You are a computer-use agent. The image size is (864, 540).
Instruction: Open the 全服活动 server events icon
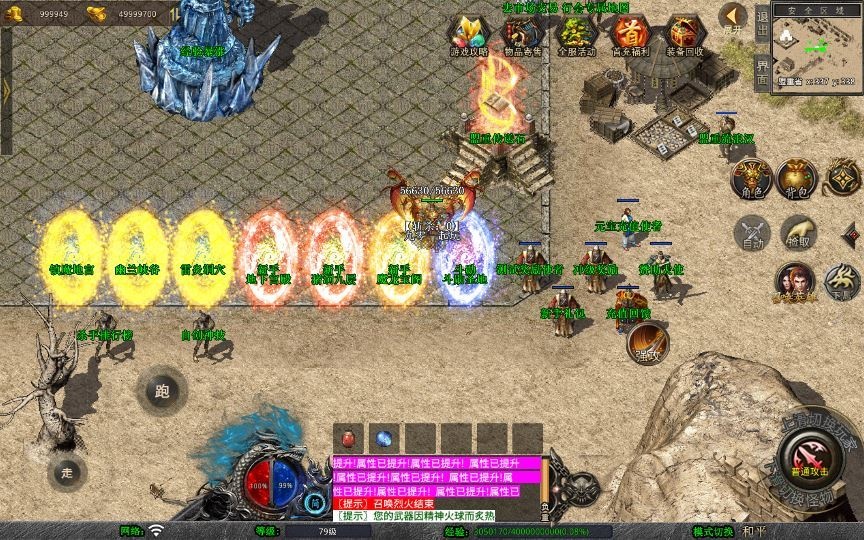coord(575,35)
